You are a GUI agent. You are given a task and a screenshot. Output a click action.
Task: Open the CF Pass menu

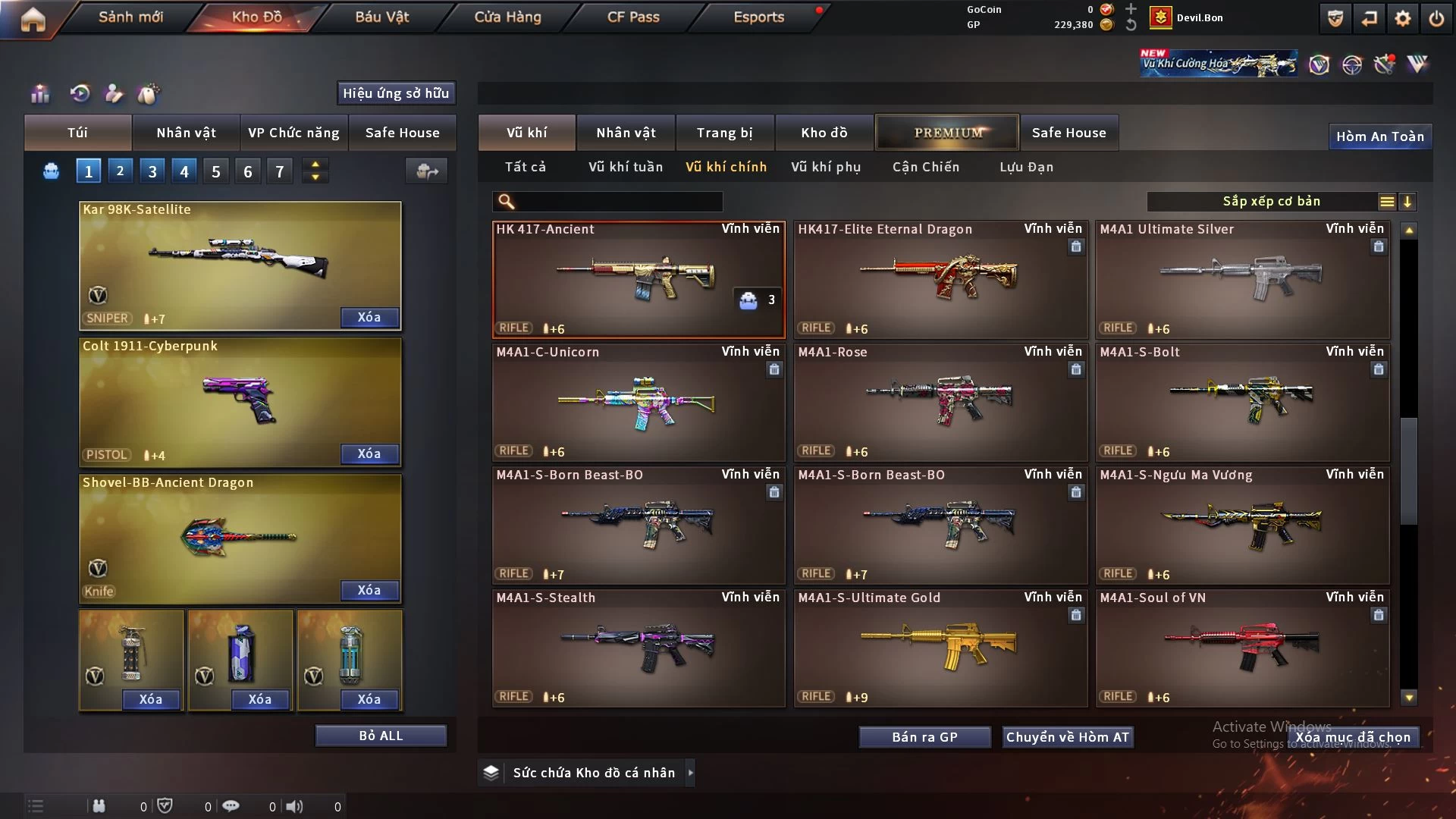633,17
